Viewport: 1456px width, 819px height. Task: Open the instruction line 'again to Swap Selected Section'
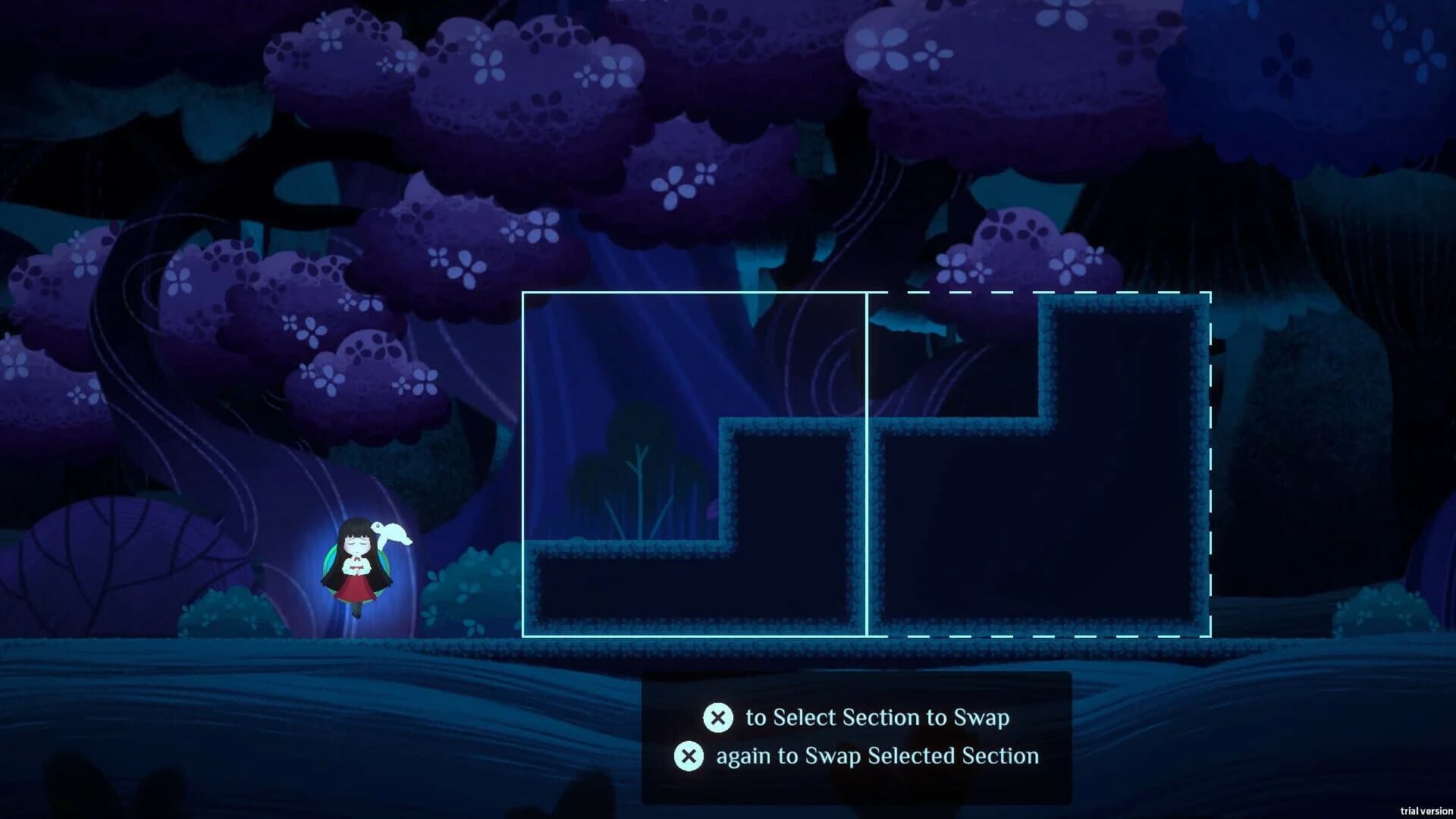coord(876,755)
